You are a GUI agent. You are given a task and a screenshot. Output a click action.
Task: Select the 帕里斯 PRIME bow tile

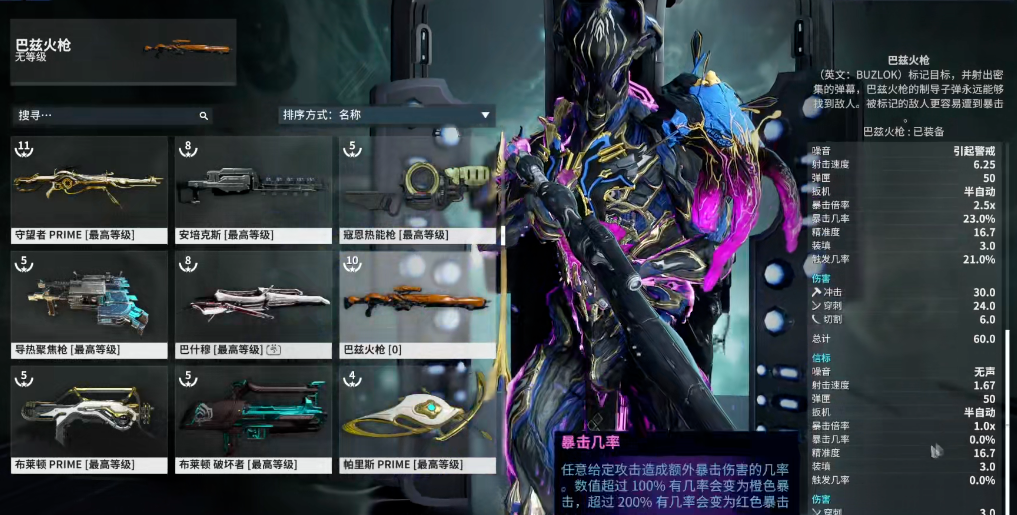tap(417, 419)
